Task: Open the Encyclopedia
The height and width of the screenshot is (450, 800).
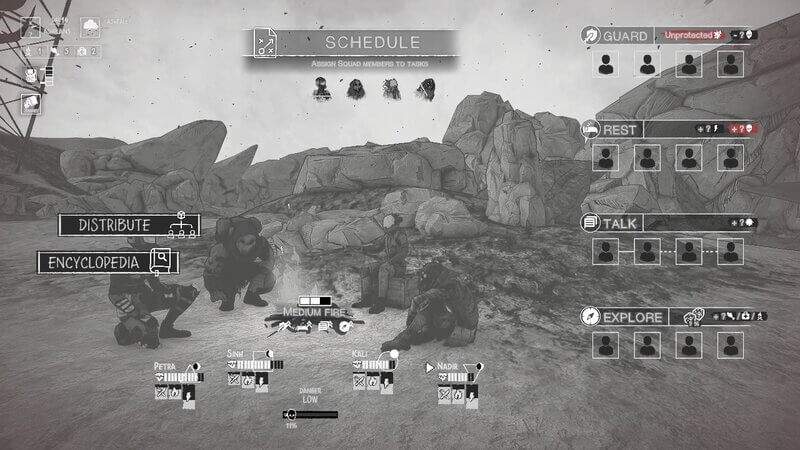Action: click(x=107, y=262)
